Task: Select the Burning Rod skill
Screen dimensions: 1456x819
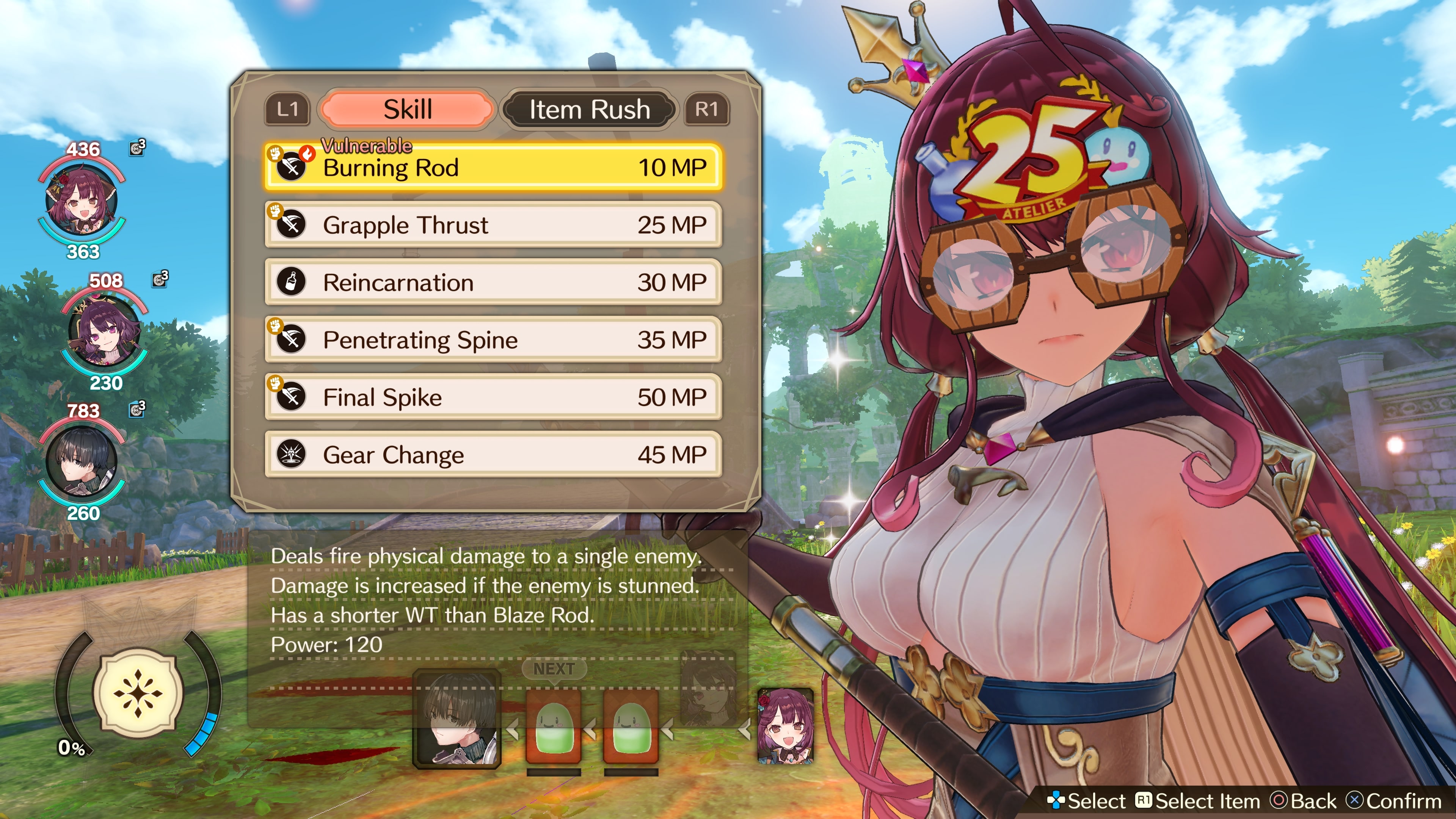Action: [493, 167]
